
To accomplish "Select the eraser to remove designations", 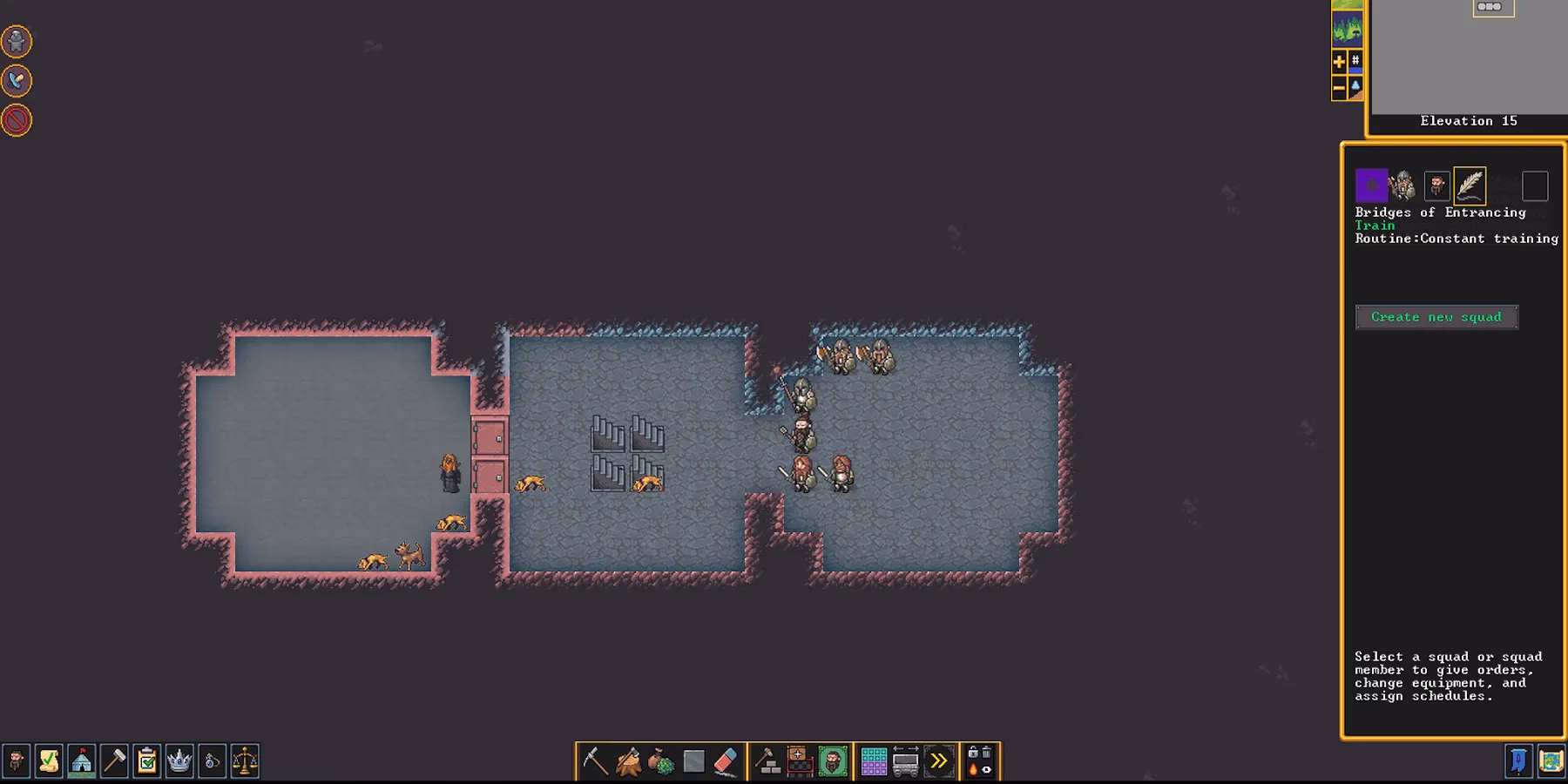I will (724, 760).
